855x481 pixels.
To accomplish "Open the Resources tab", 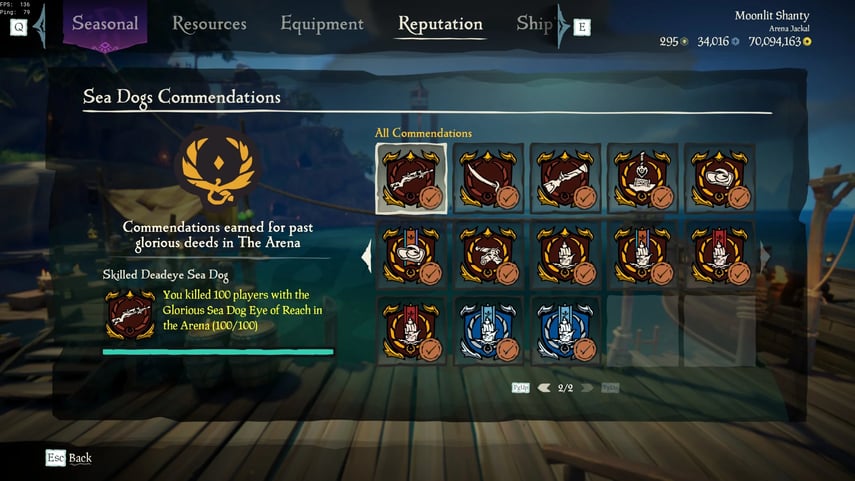I will (209, 23).
